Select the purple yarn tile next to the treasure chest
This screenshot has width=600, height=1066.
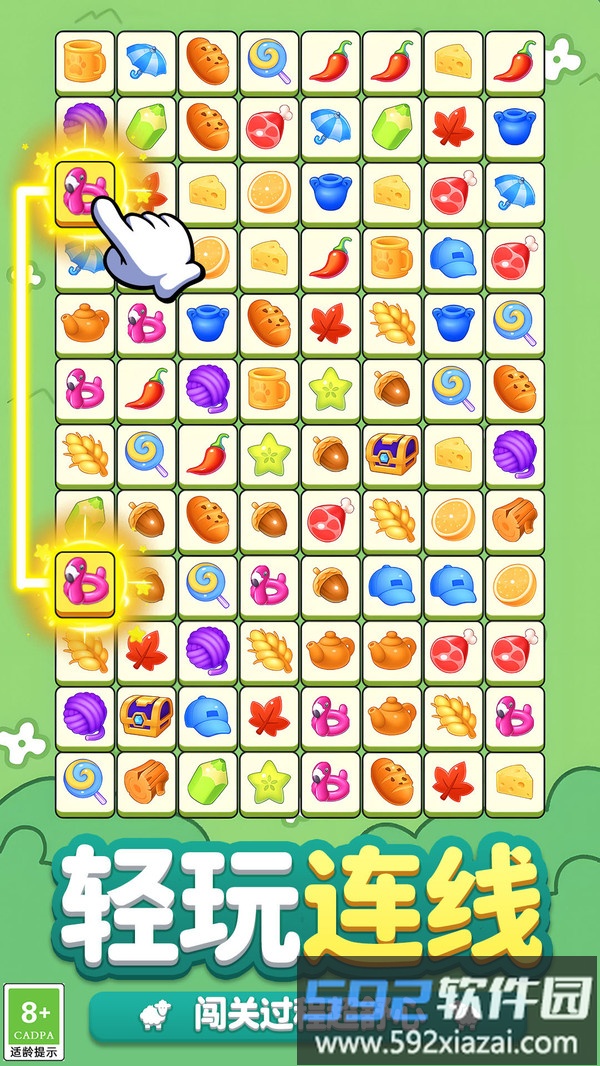point(84,714)
